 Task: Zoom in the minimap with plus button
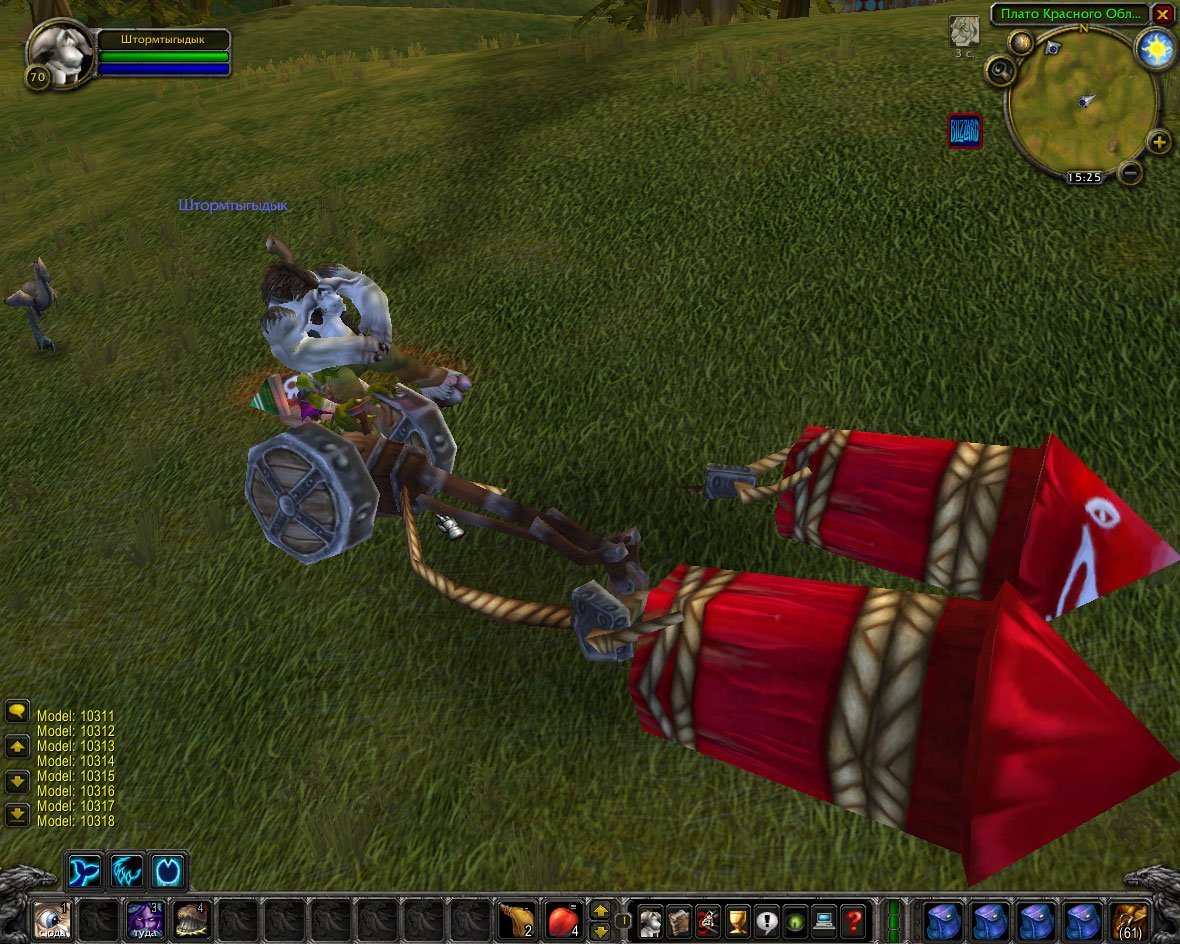pyautogui.click(x=1158, y=142)
